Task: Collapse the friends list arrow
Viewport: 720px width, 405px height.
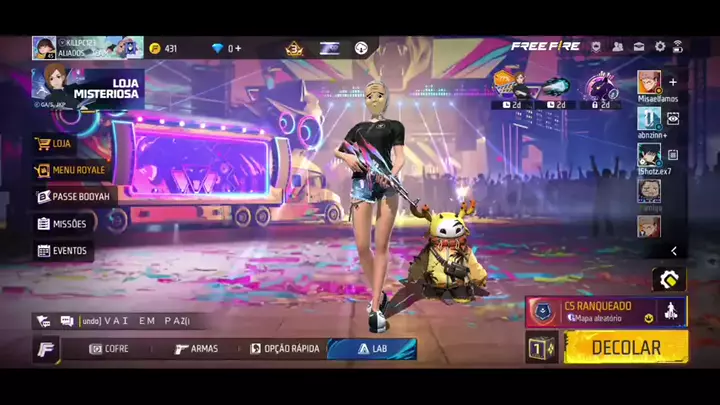Action: coord(674,251)
